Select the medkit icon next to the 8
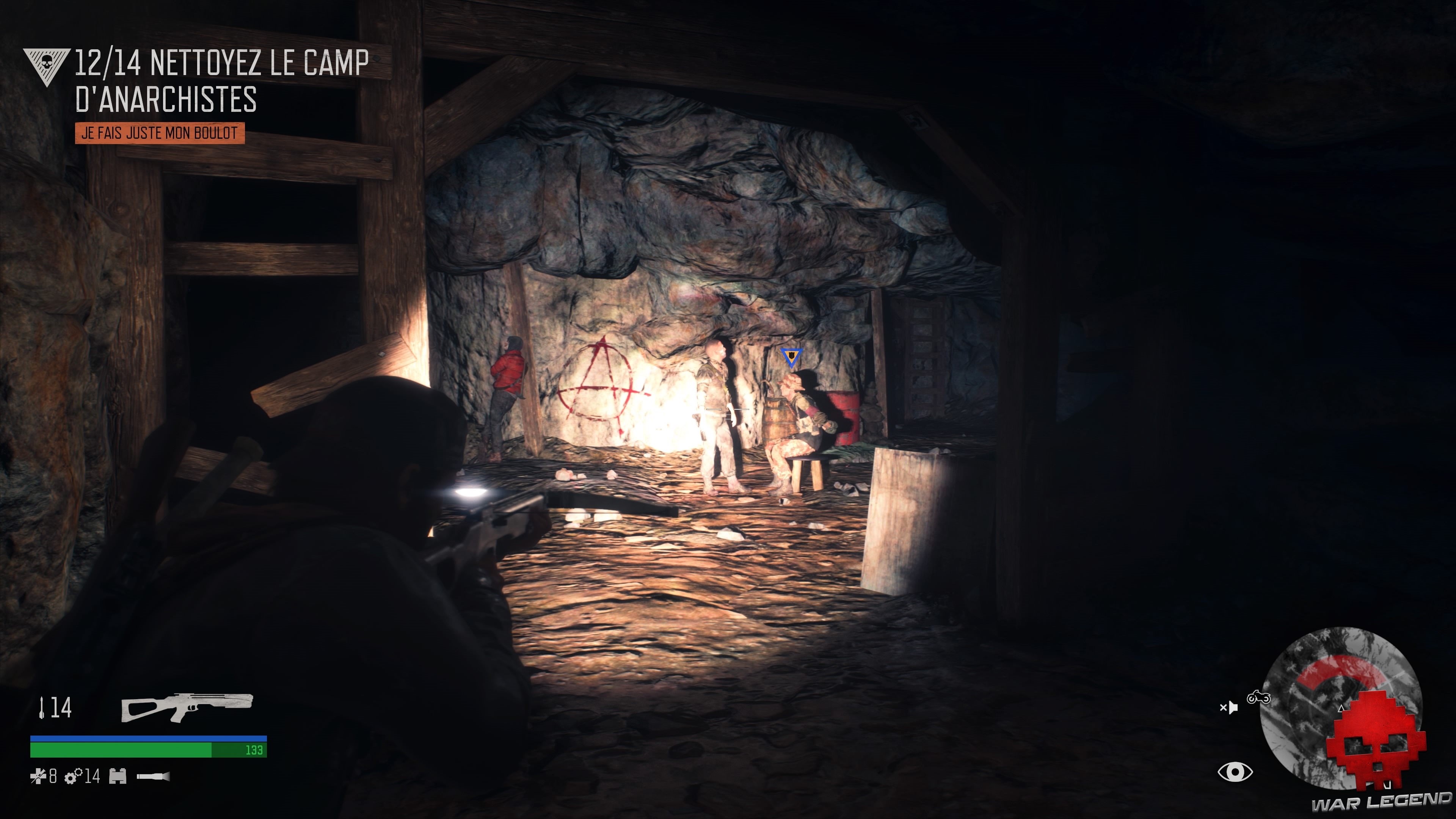 38,777
